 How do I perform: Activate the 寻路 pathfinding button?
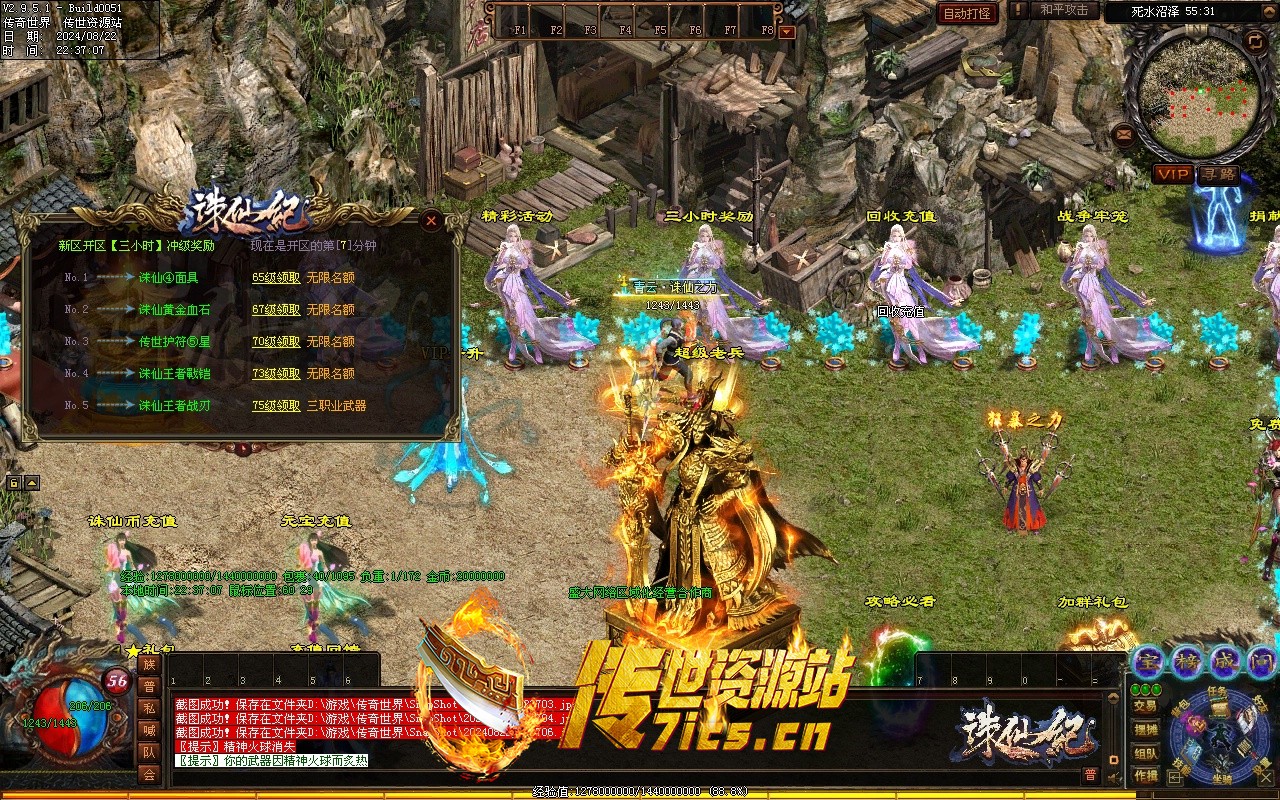coord(1218,174)
